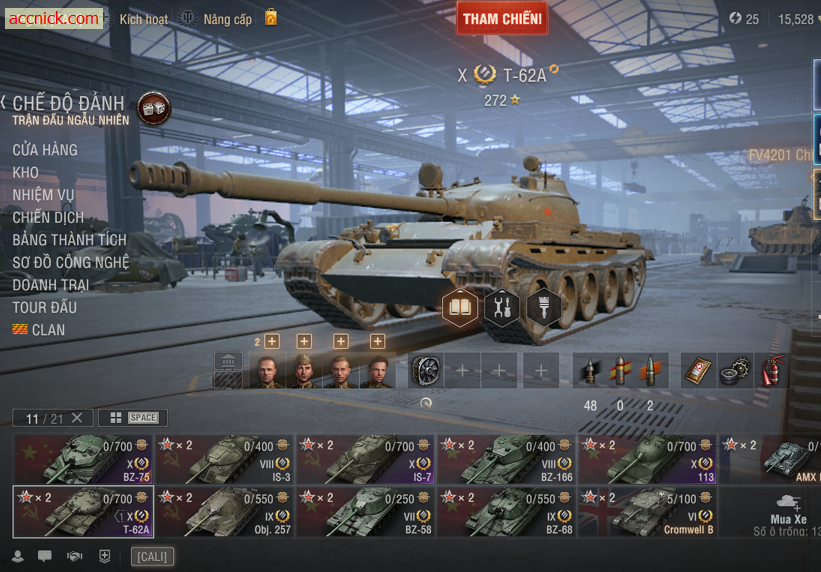Open the KHO storage menu
Screen dimensions: 821x572
click(x=26, y=173)
